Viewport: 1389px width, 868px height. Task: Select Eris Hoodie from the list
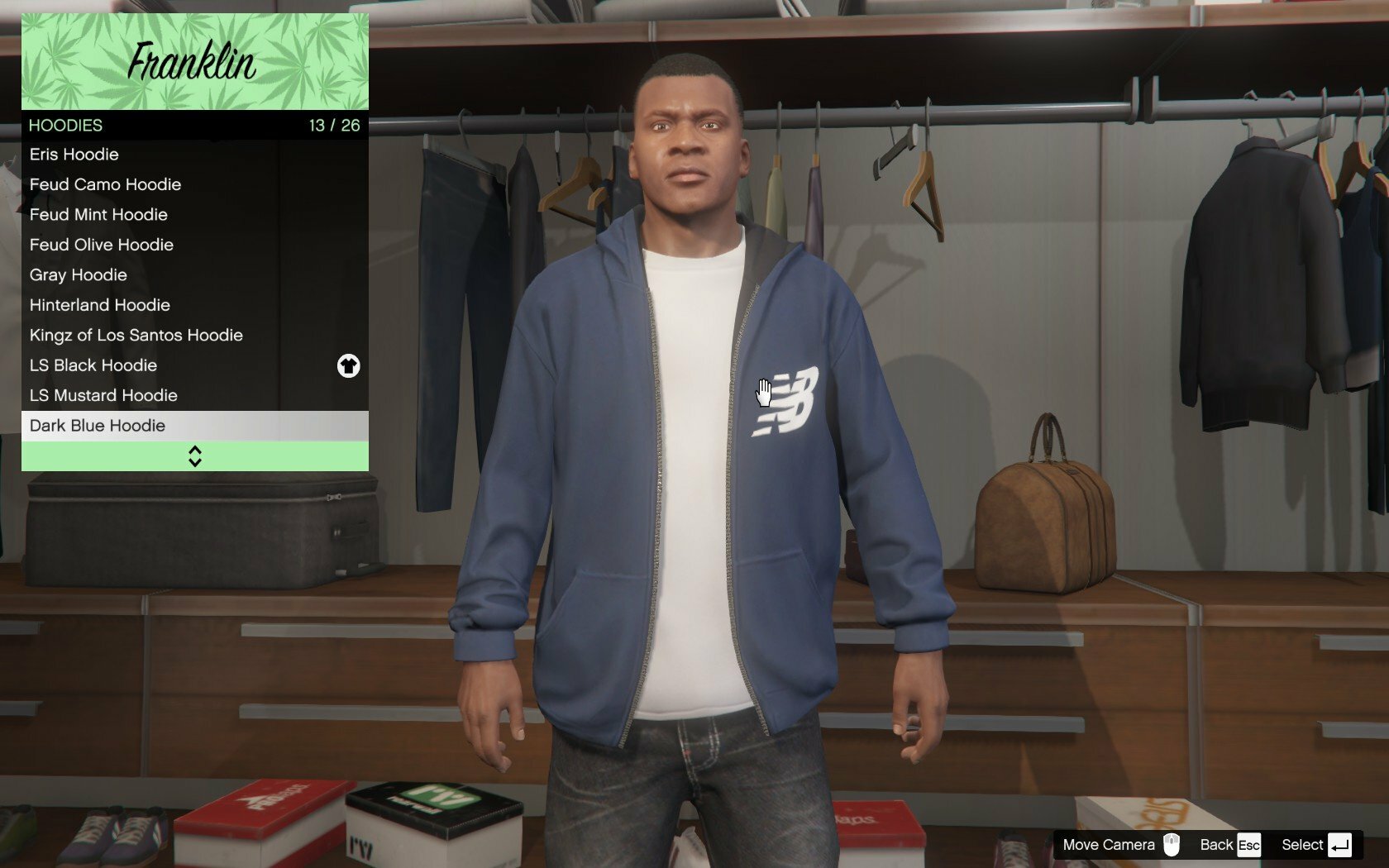74,155
